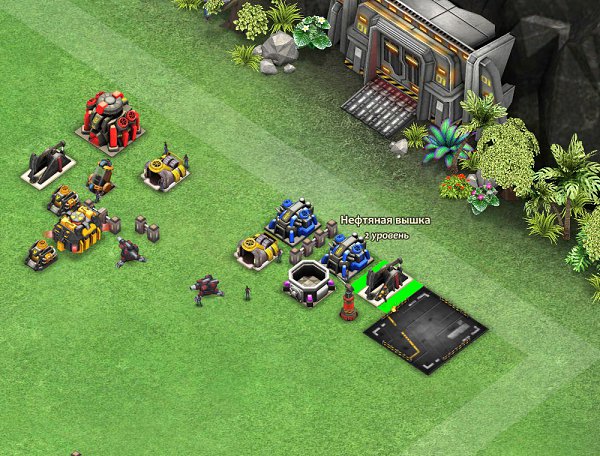Select the green-highlighted oil rig building
This screenshot has height=456, width=600.
tap(386, 281)
